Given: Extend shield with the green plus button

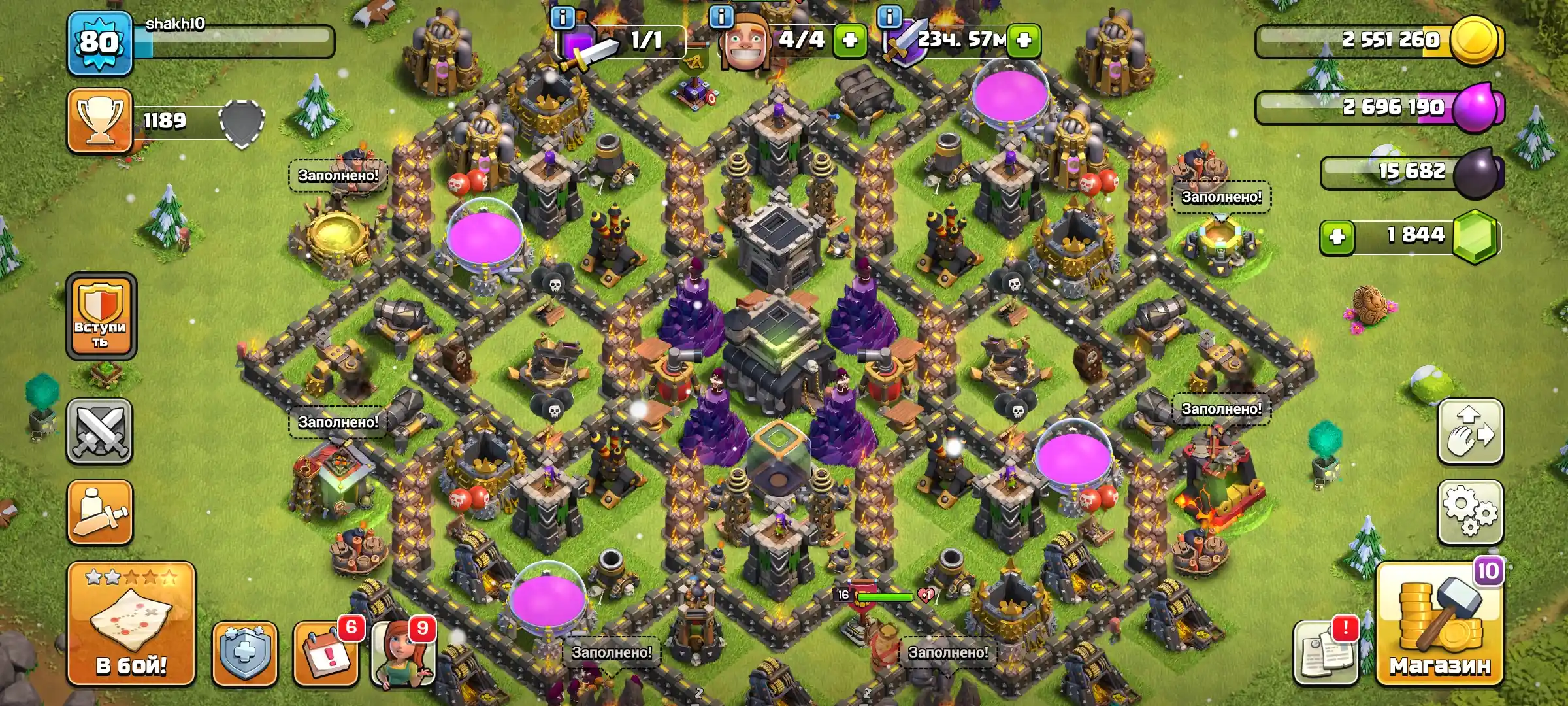Looking at the screenshot, I should (1024, 41).
